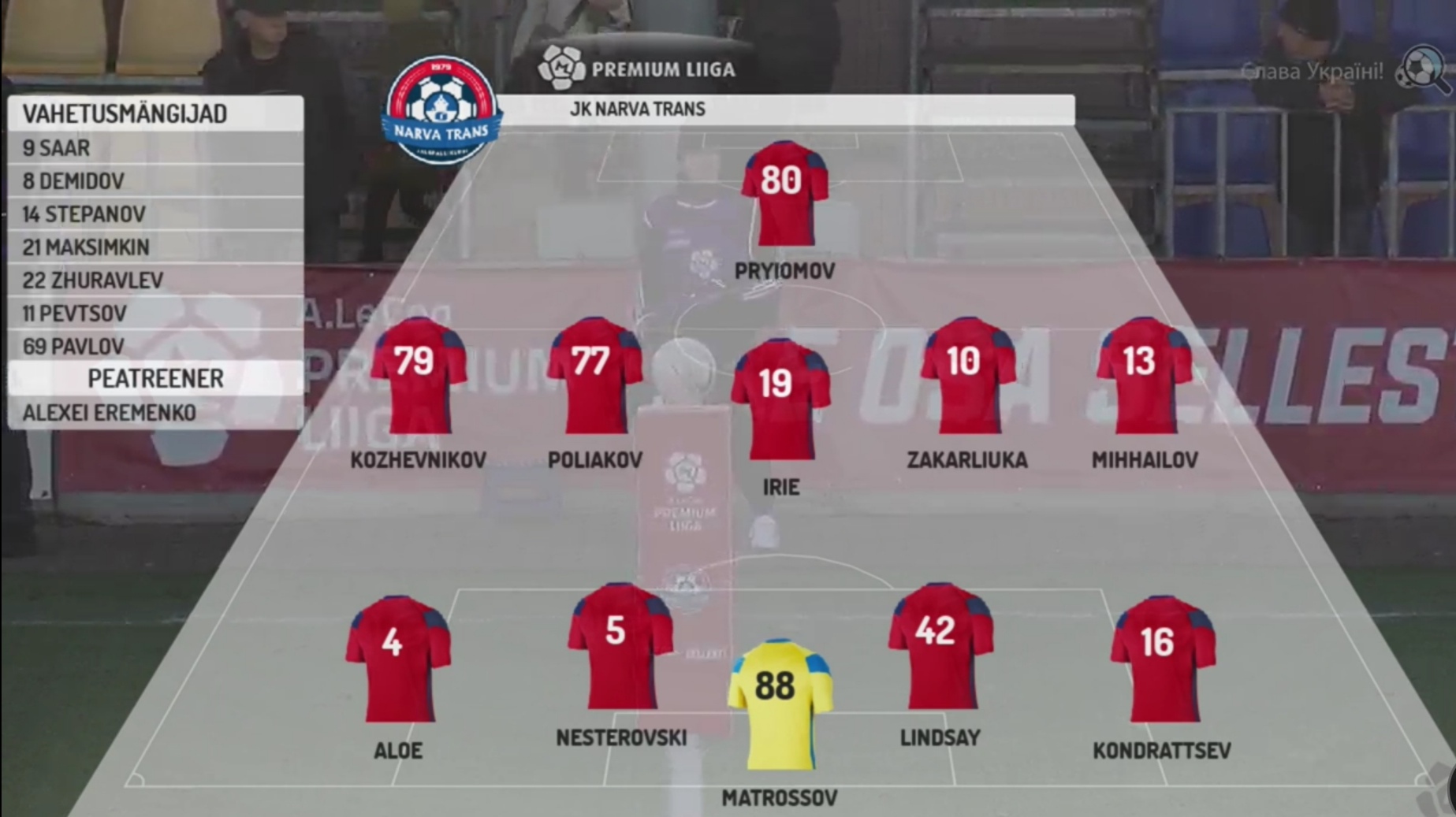The width and height of the screenshot is (1456, 817).
Task: Select Mihhailov's number 13 shirt
Action: coord(1144,375)
